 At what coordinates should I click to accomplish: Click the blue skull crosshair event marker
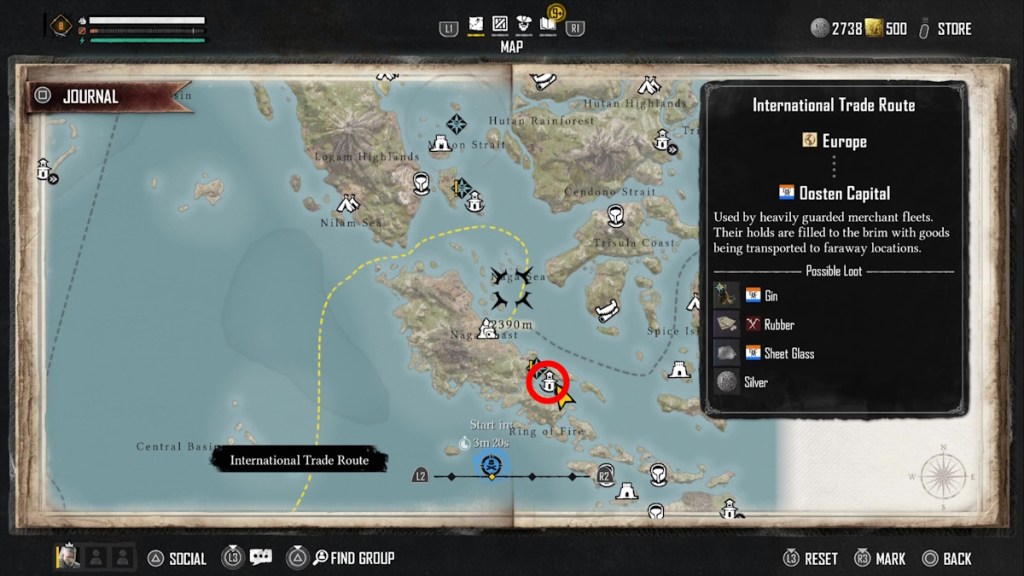(x=491, y=465)
